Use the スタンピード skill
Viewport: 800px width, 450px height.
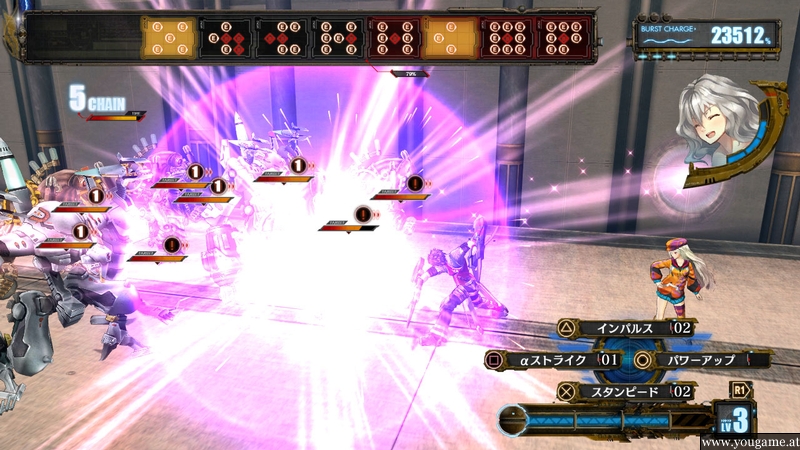pyautogui.click(x=623, y=391)
